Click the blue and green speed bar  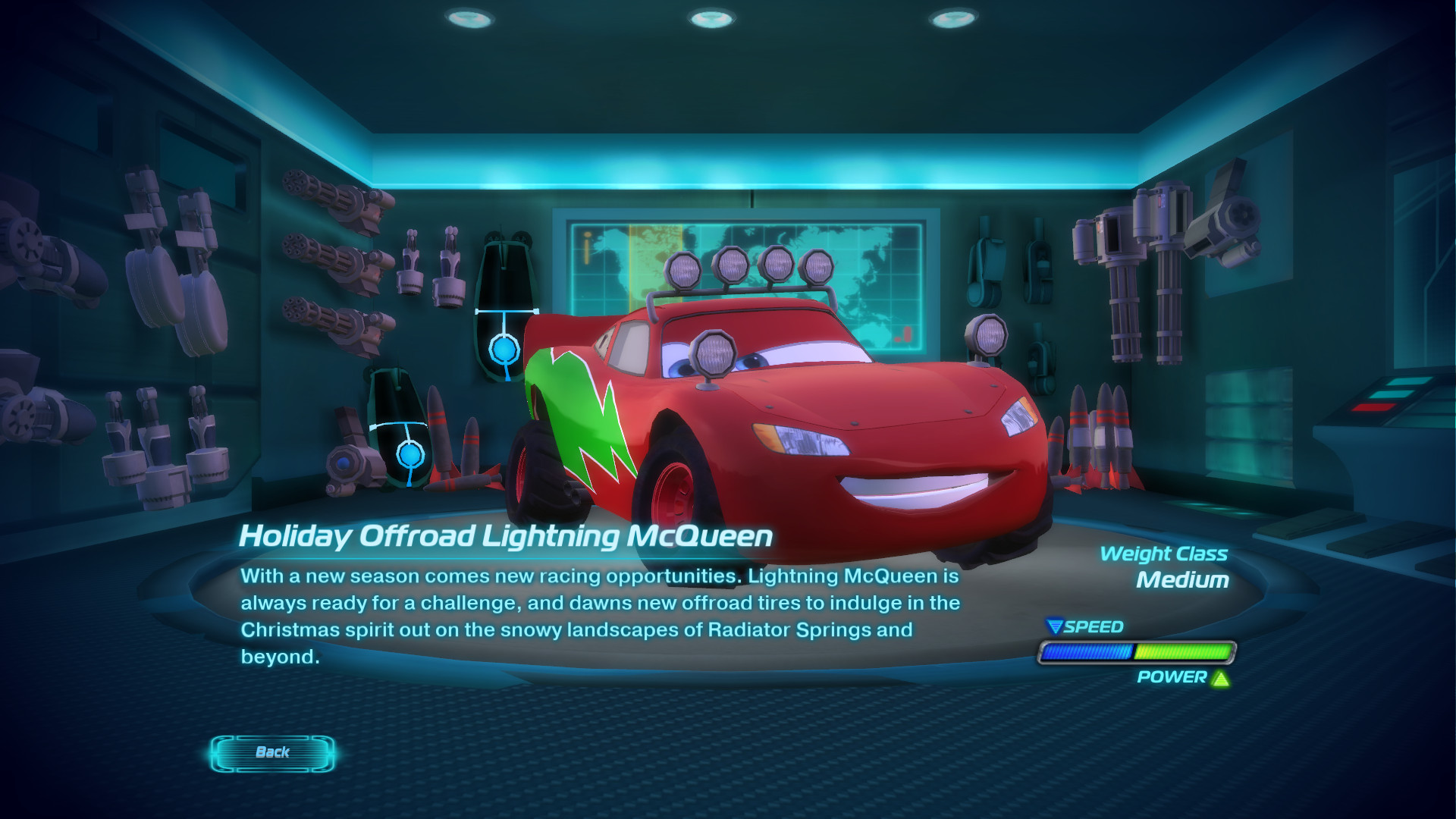[1137, 652]
